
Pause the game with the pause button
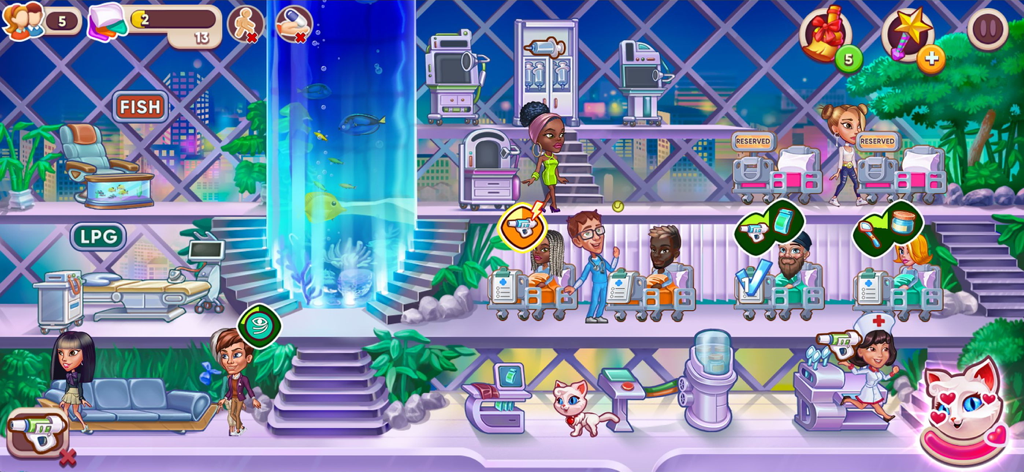coord(987,29)
